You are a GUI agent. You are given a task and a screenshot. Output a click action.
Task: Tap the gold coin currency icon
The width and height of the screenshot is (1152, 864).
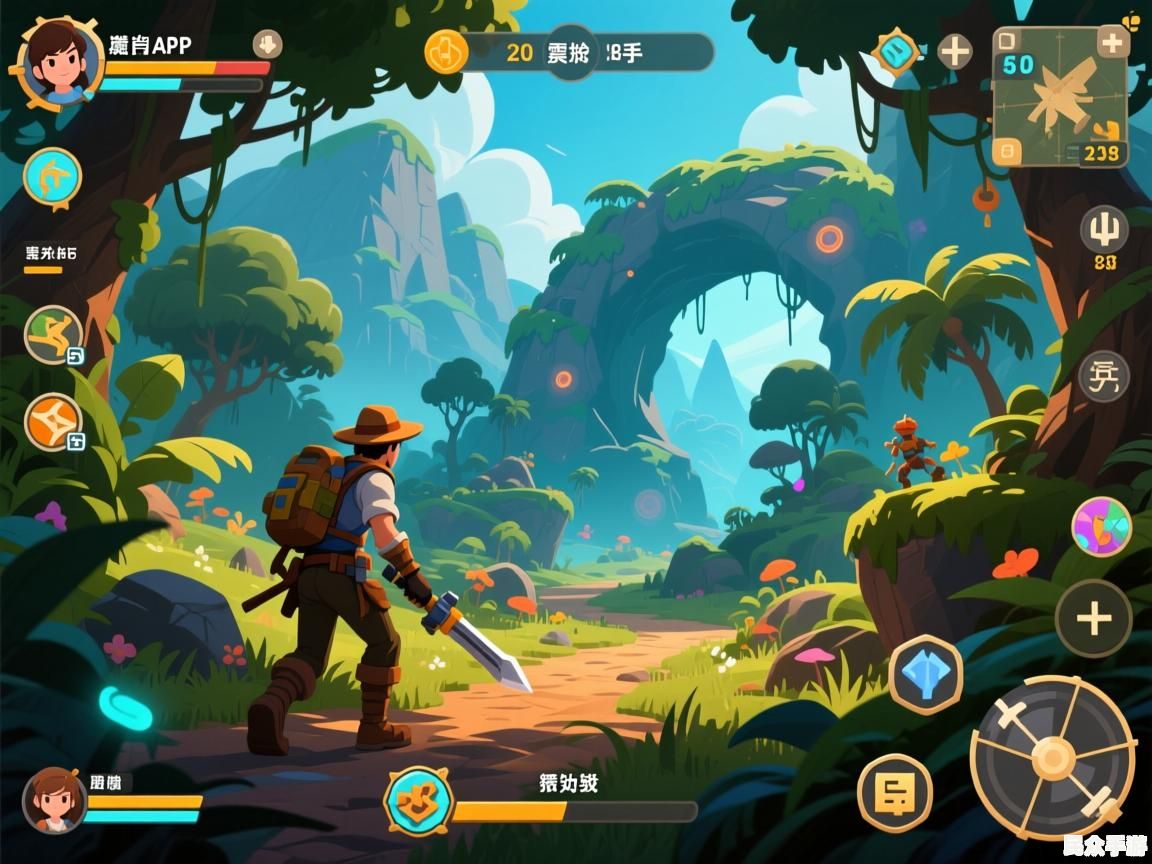[x=446, y=52]
